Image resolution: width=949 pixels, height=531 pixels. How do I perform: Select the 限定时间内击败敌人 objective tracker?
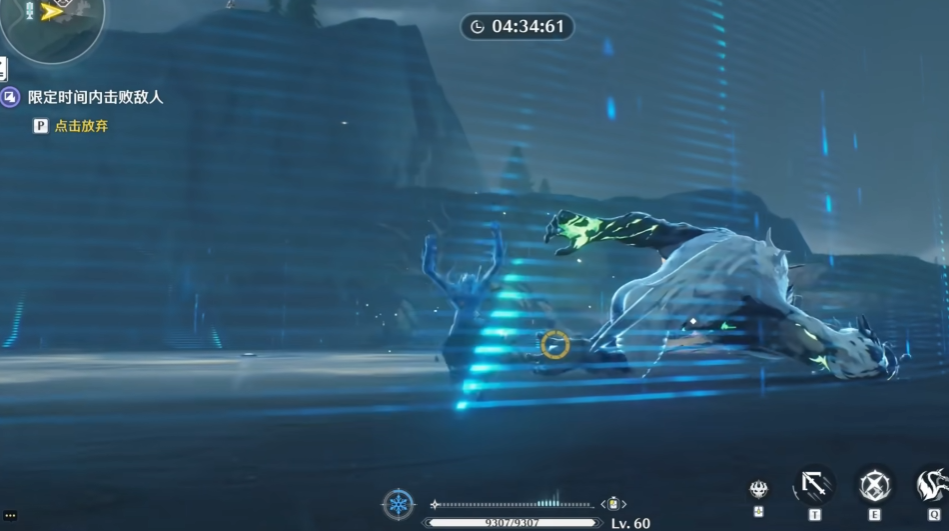tap(95, 97)
